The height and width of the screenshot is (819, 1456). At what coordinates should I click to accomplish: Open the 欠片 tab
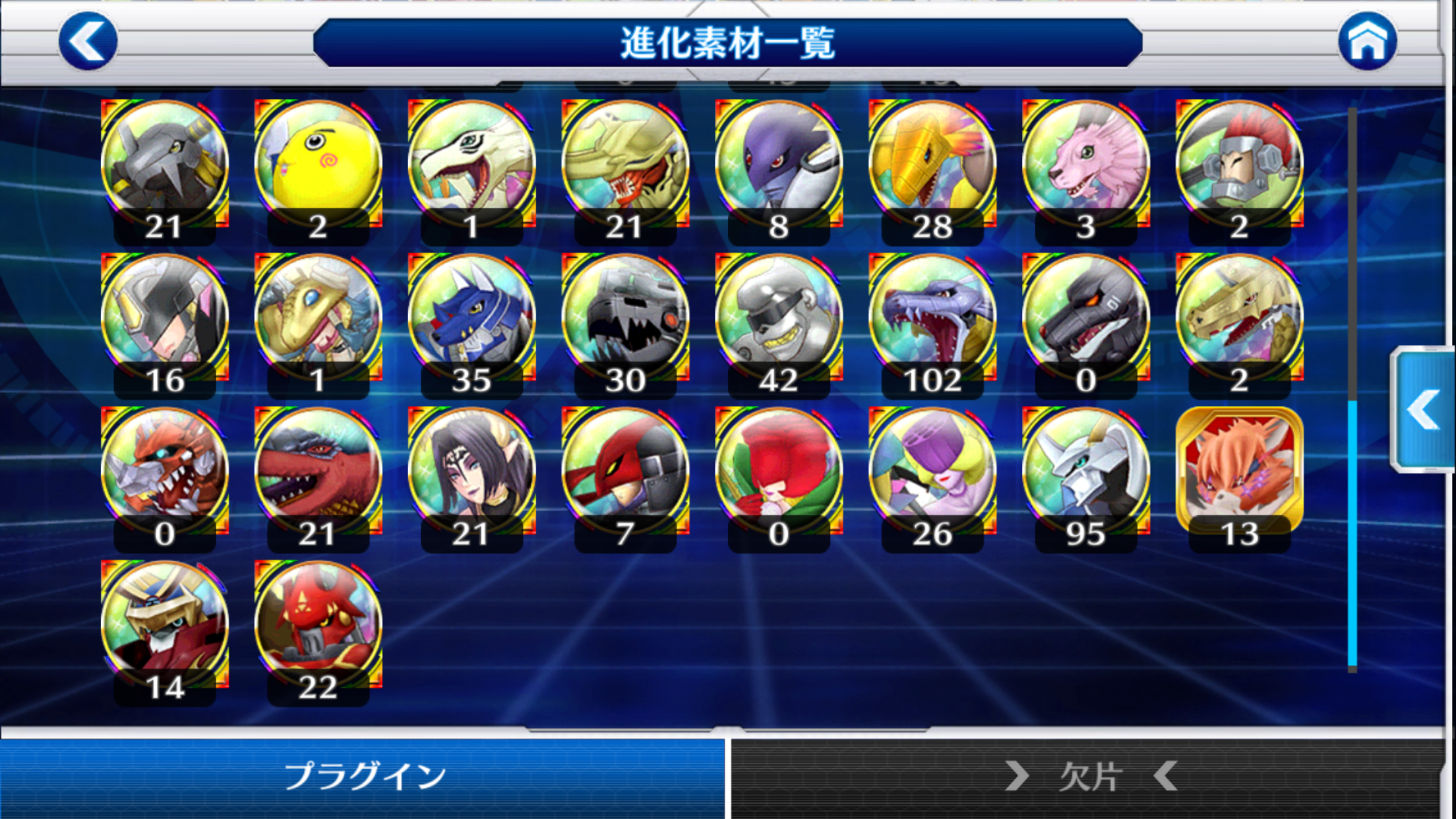1089,777
